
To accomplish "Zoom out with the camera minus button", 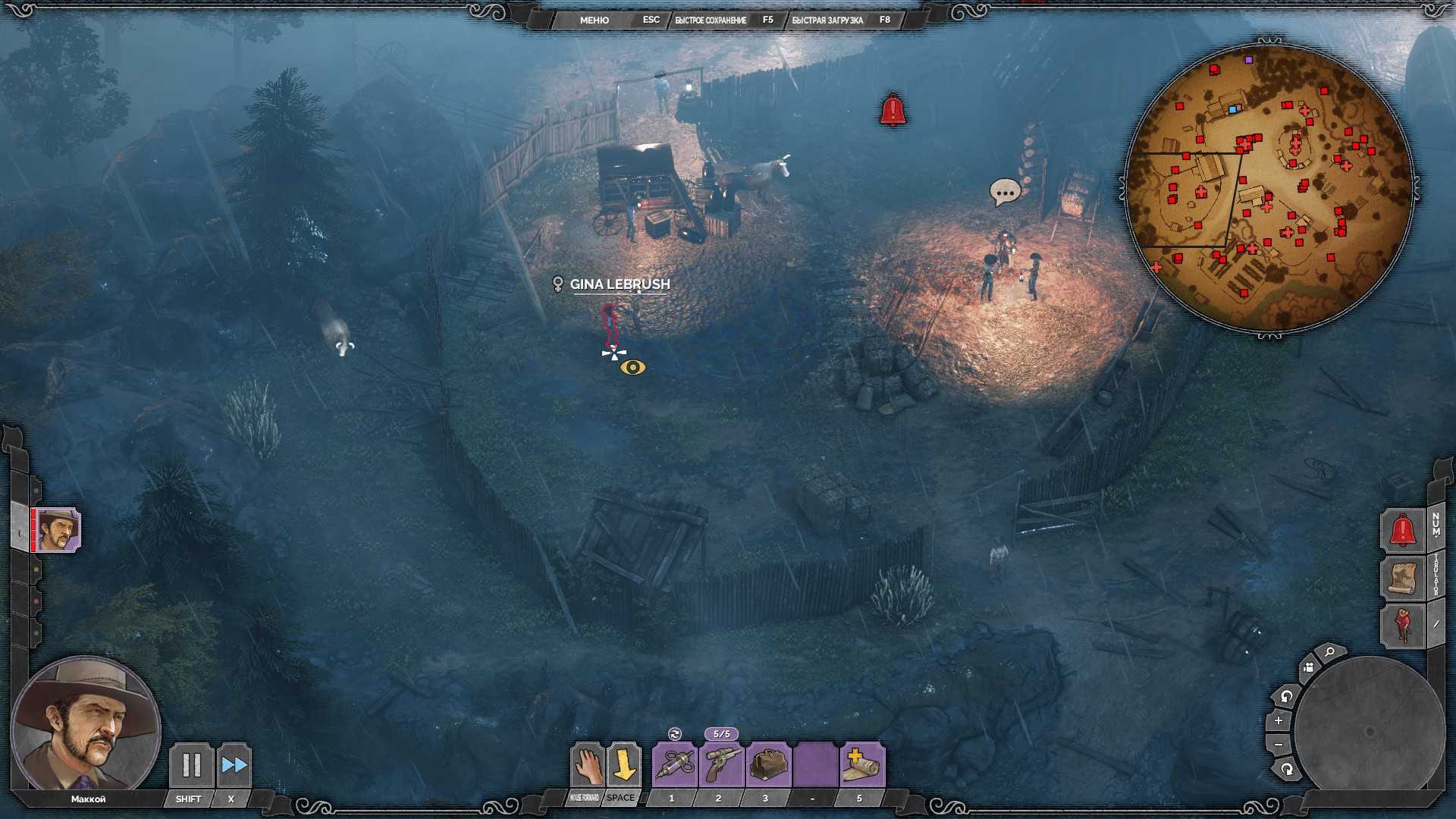I will pyautogui.click(x=1279, y=745).
